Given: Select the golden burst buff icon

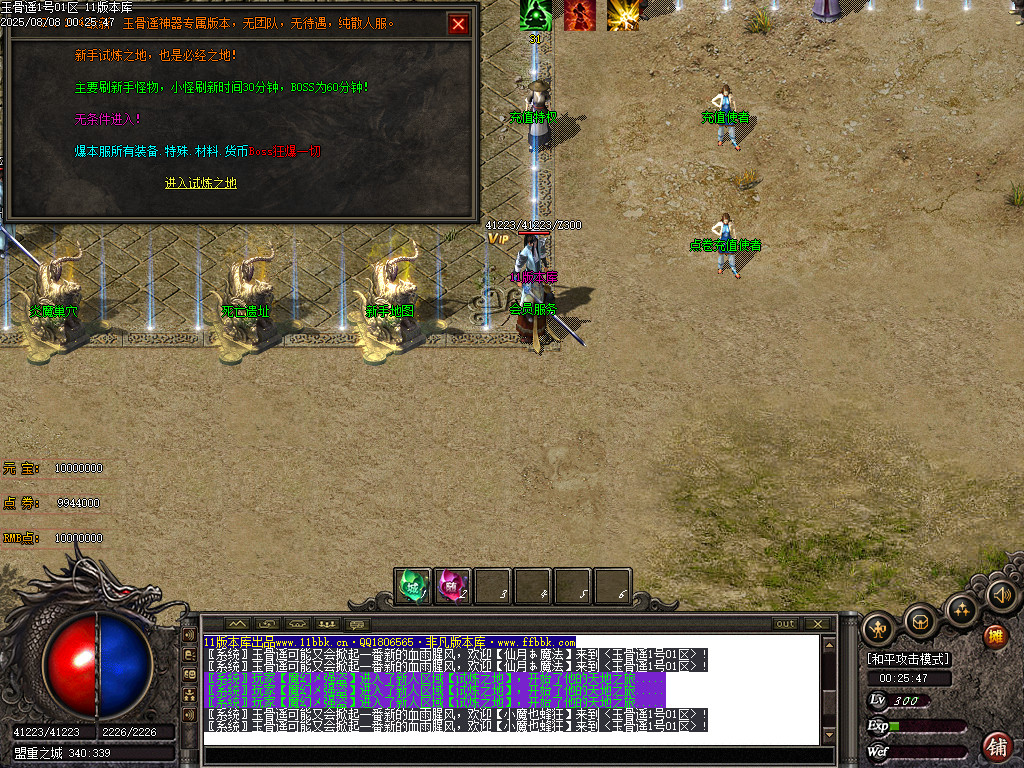Looking at the screenshot, I should (x=623, y=15).
